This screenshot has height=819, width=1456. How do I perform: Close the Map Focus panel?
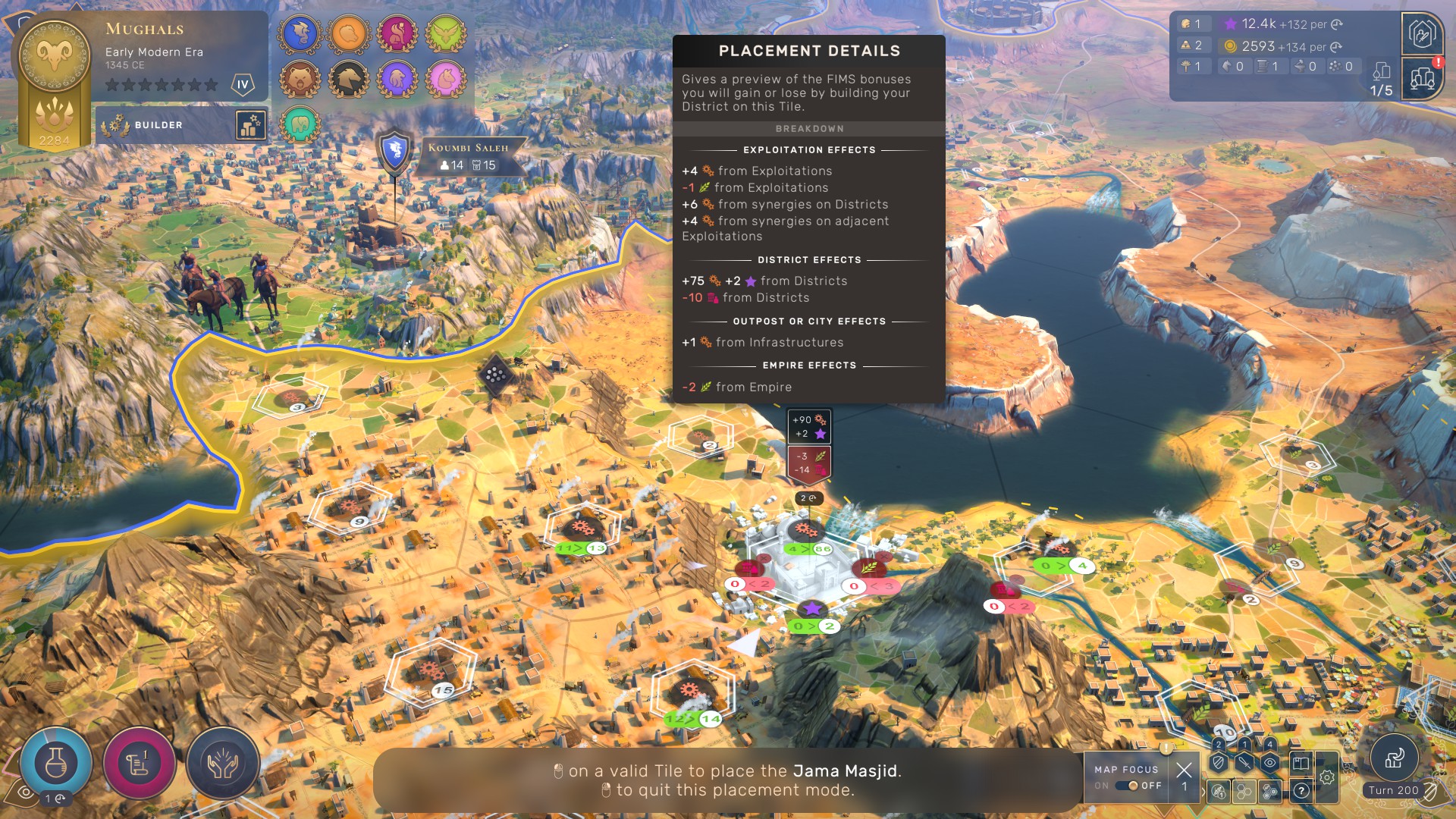point(1184,770)
